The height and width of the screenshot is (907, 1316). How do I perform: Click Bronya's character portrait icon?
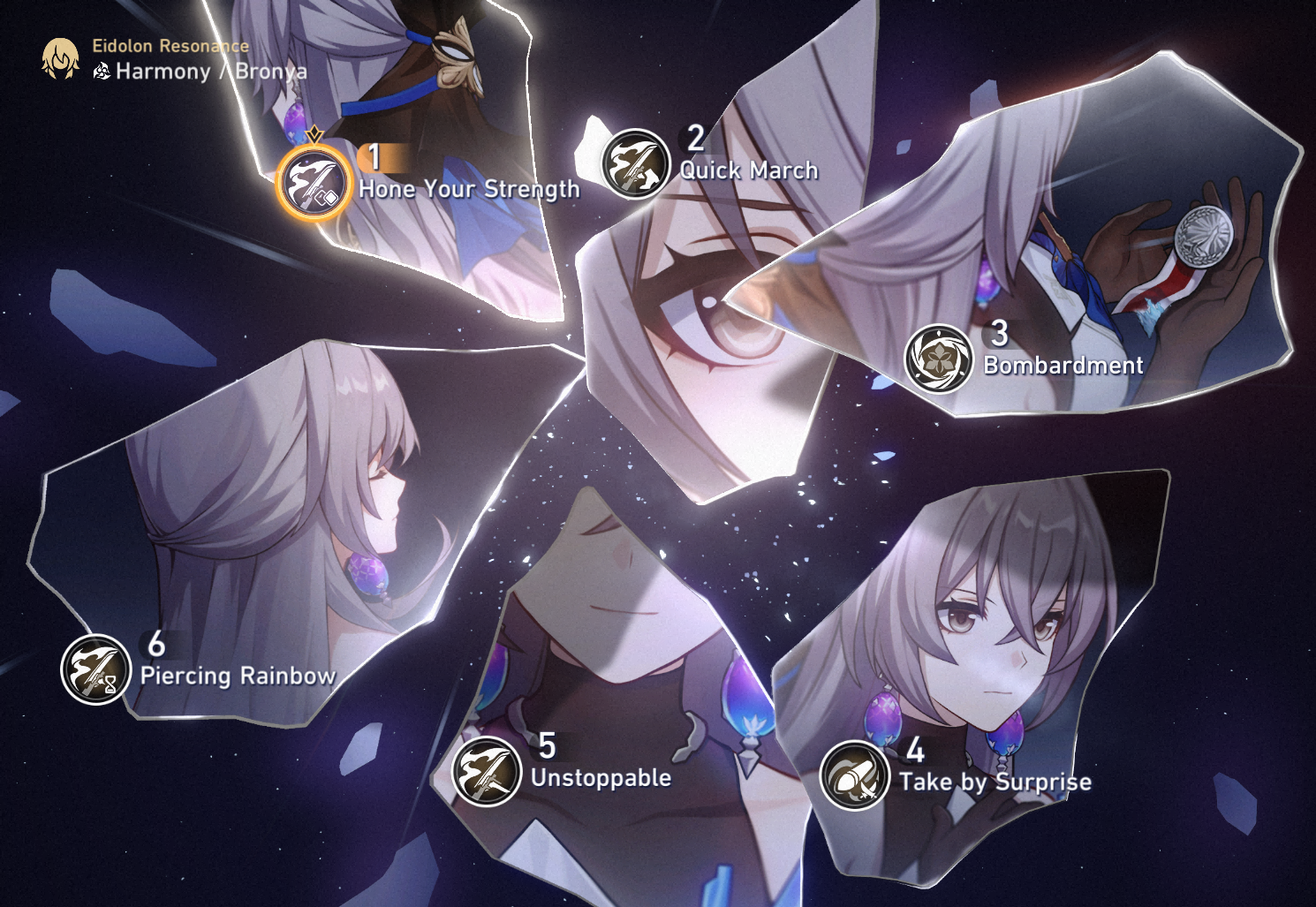pyautogui.click(x=58, y=58)
